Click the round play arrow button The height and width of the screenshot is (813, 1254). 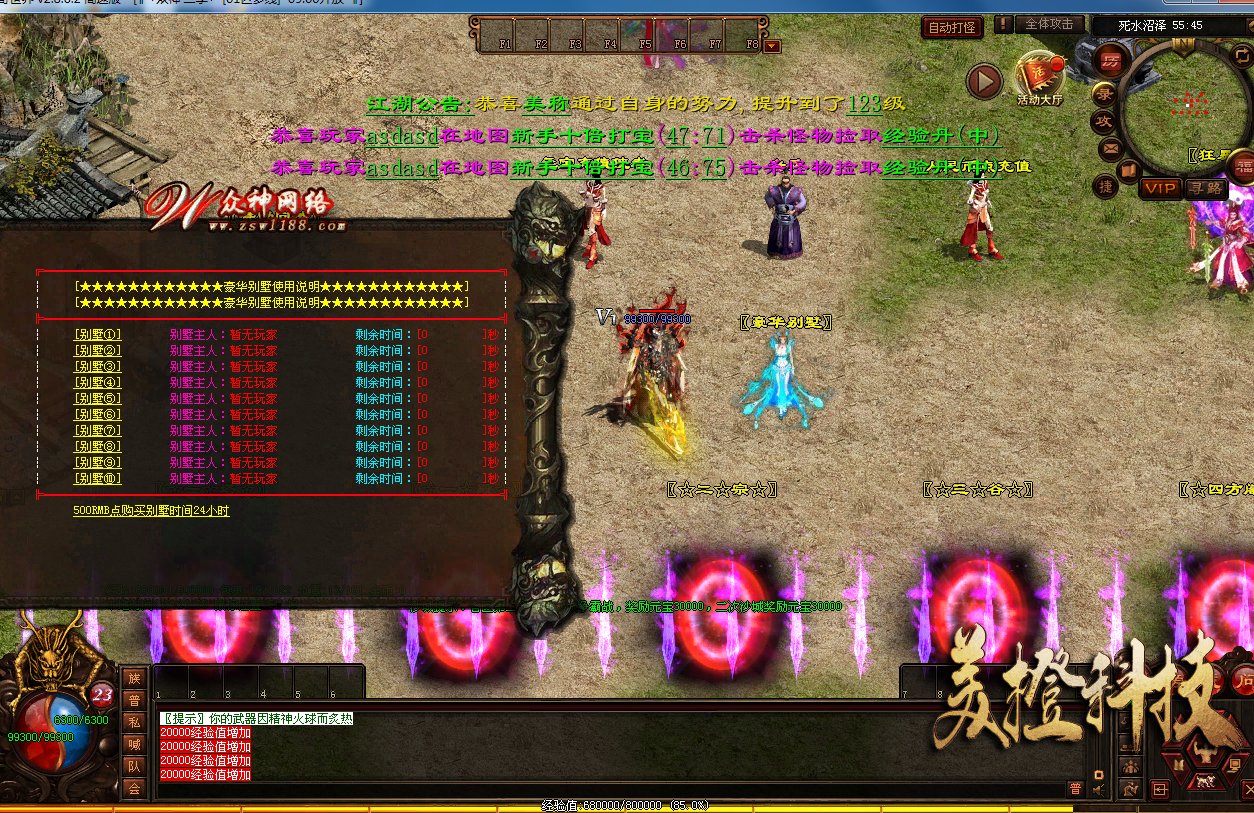coord(984,82)
